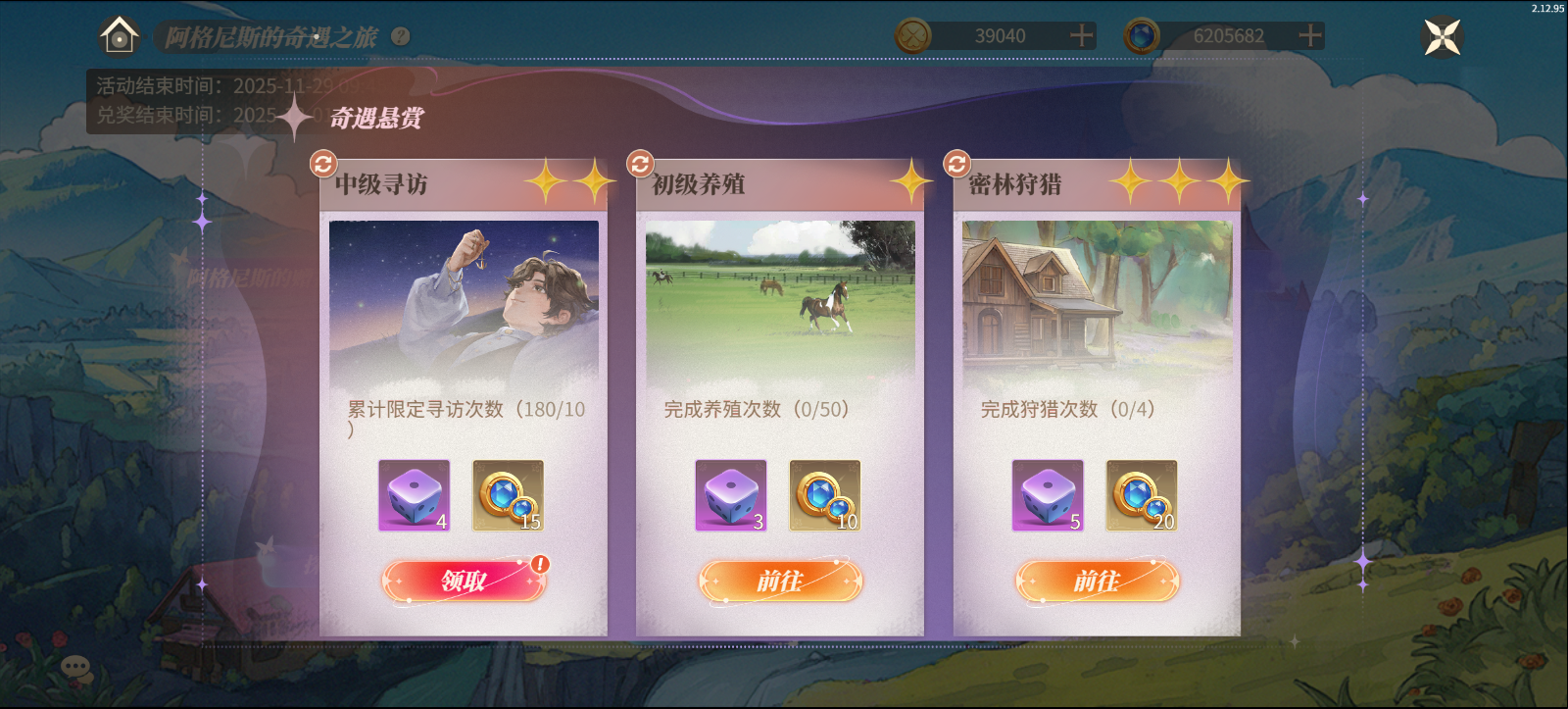Click the coin reward showing 15 on 中级寻访
The height and width of the screenshot is (709, 1568).
tap(506, 495)
